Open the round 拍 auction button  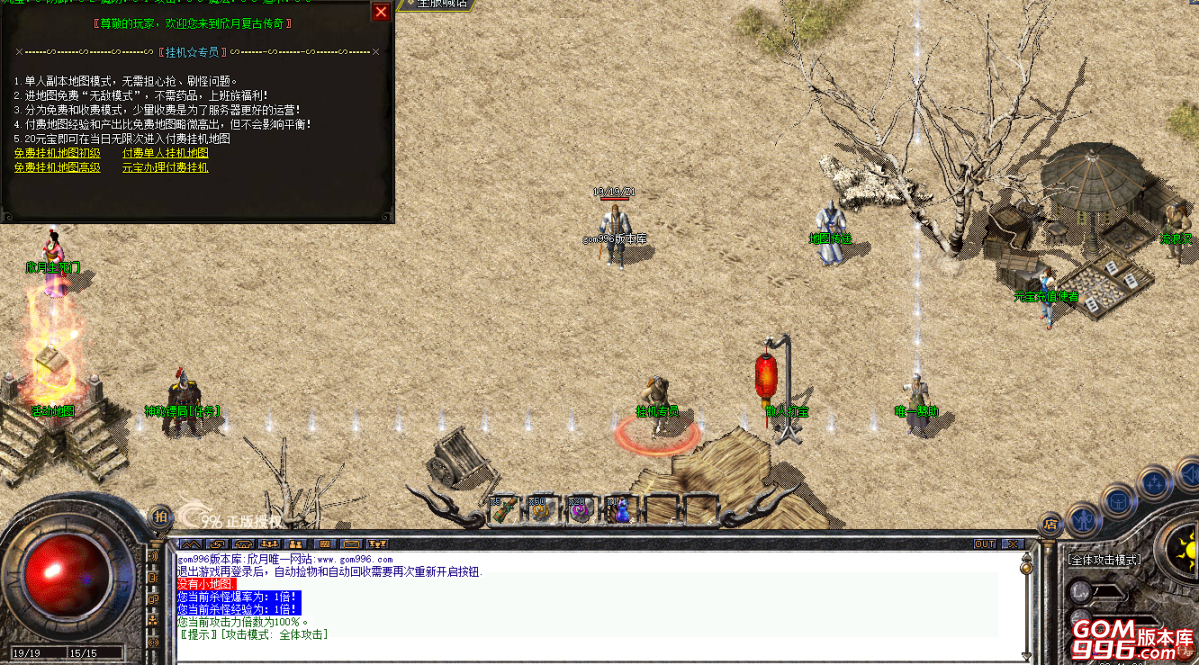pos(160,516)
